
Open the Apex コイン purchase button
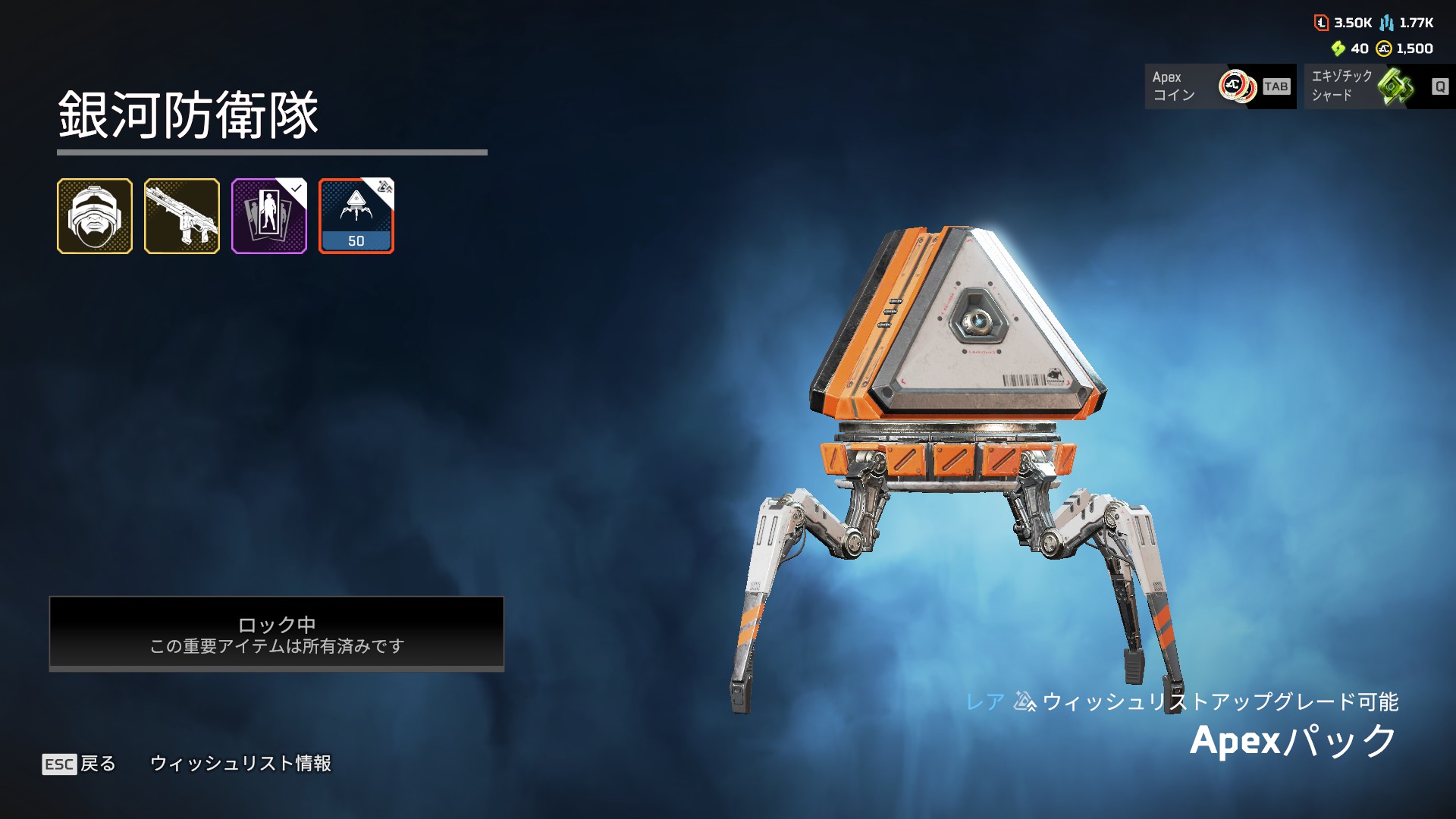pos(1219,86)
